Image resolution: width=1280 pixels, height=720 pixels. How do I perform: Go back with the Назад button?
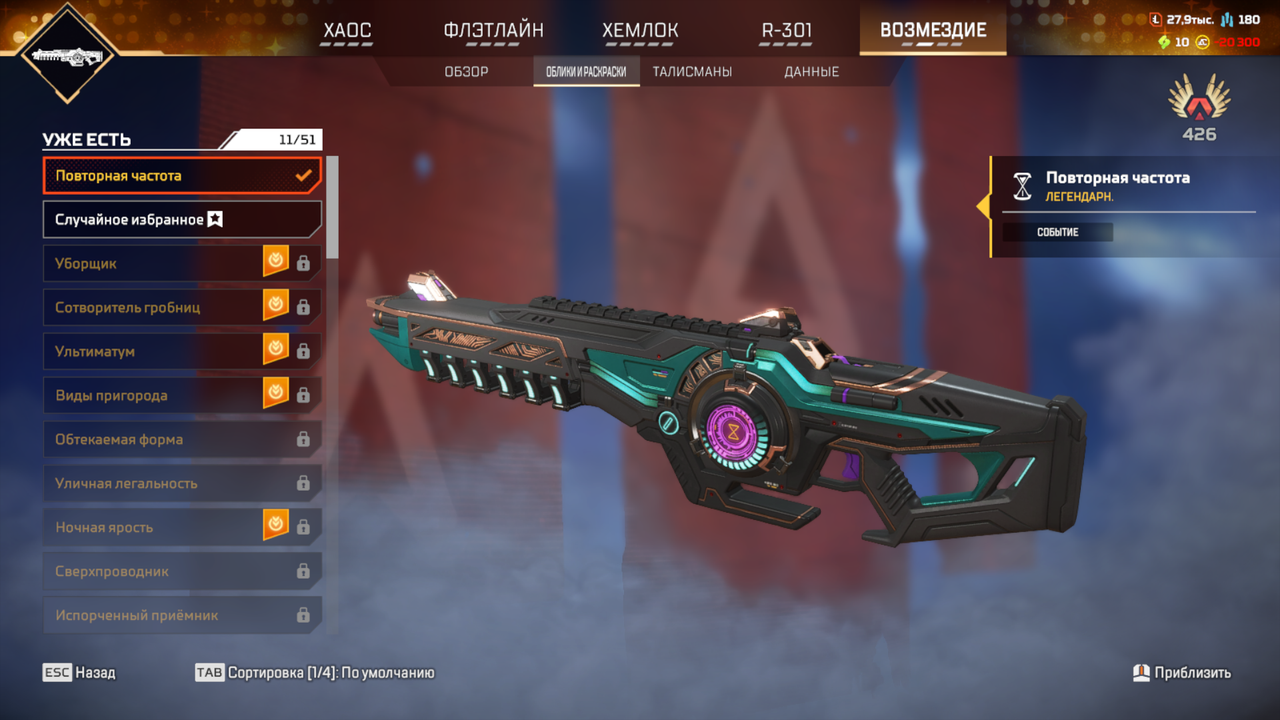pyautogui.click(x=79, y=673)
